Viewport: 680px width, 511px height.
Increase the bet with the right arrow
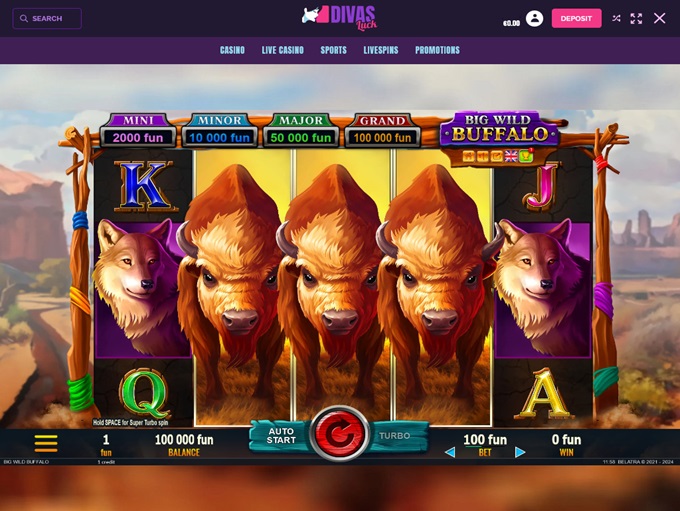click(520, 452)
